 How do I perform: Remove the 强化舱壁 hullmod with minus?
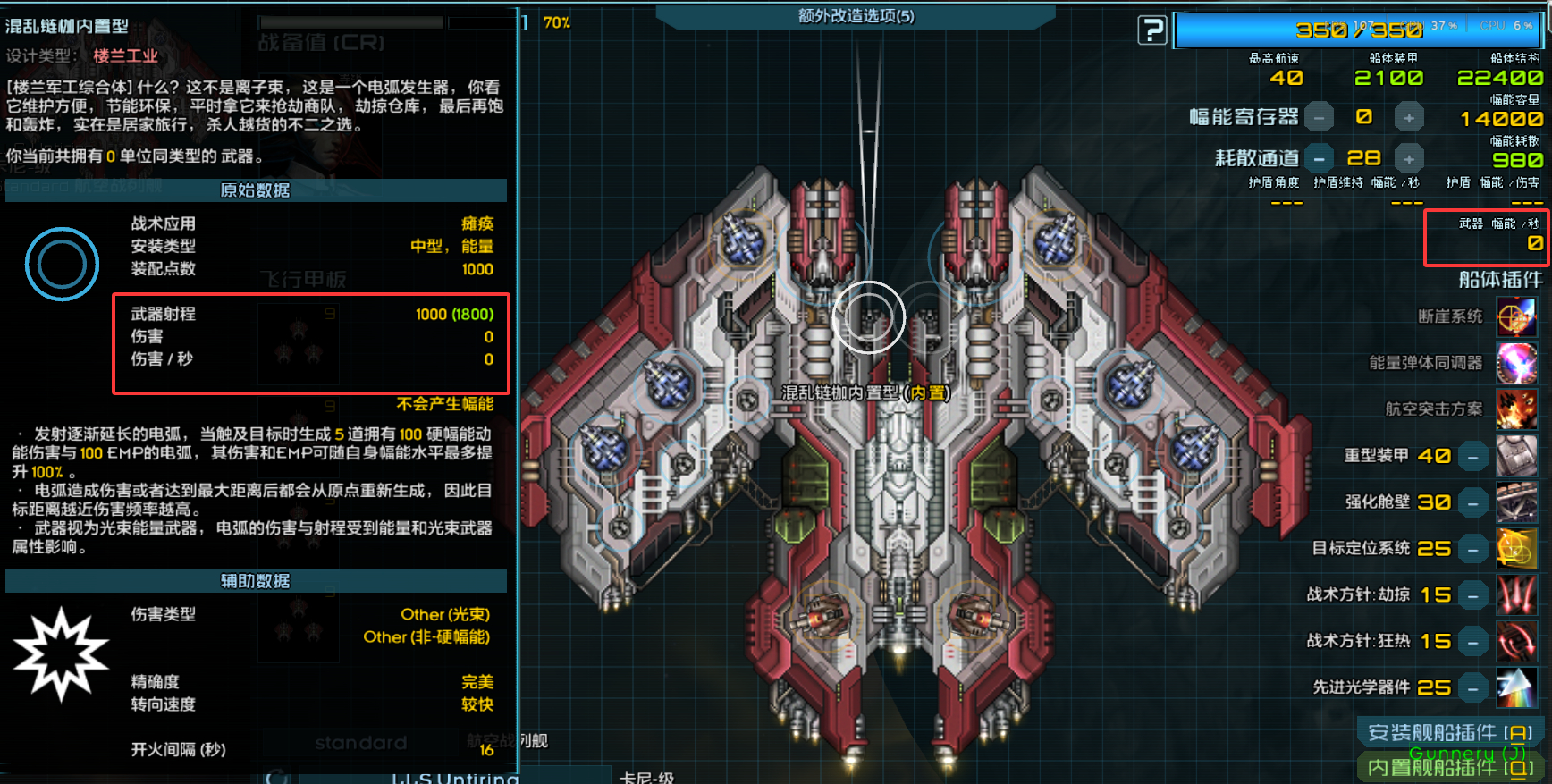point(1472,503)
